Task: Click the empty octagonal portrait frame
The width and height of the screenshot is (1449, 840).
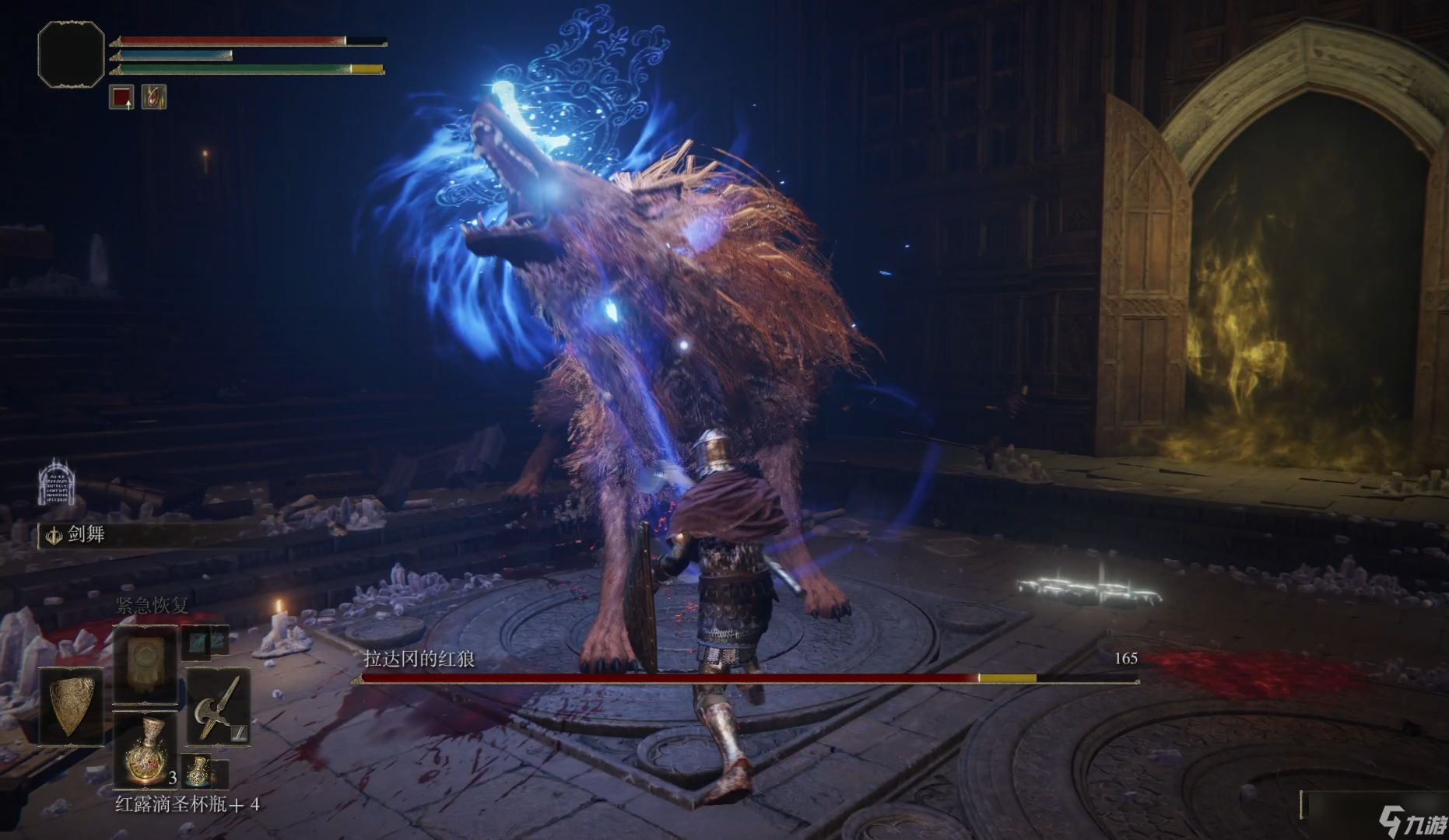Action: [71, 54]
